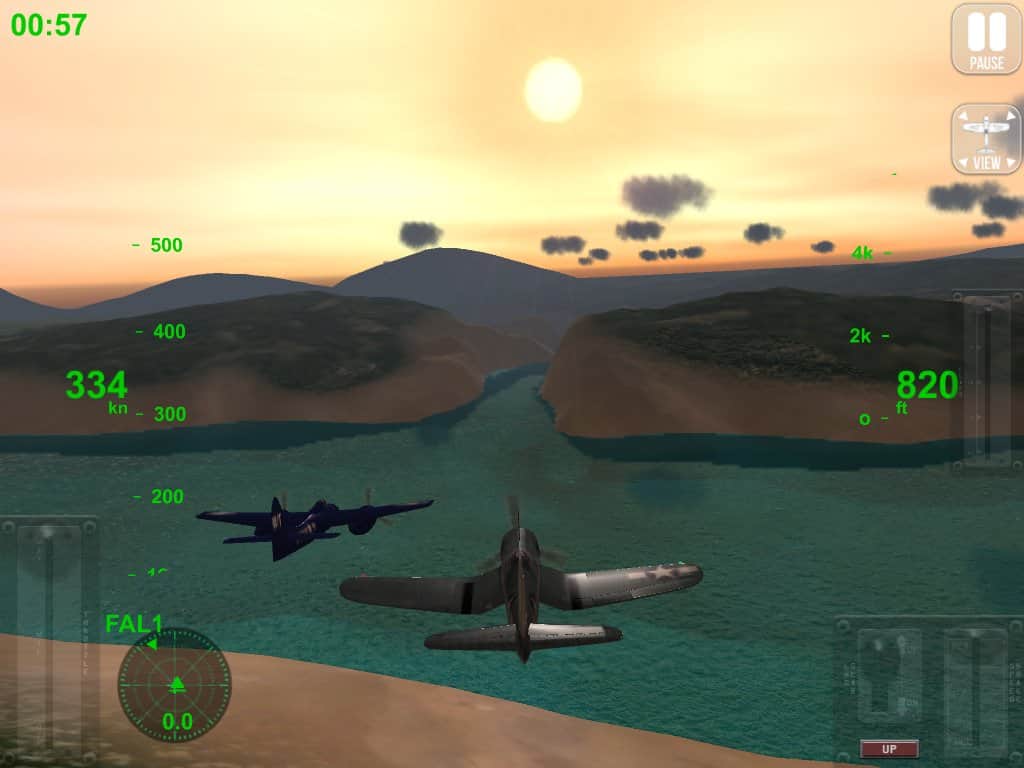Viewport: 1024px width, 768px height.
Task: Switch the camera view
Action: pyautogui.click(x=986, y=139)
